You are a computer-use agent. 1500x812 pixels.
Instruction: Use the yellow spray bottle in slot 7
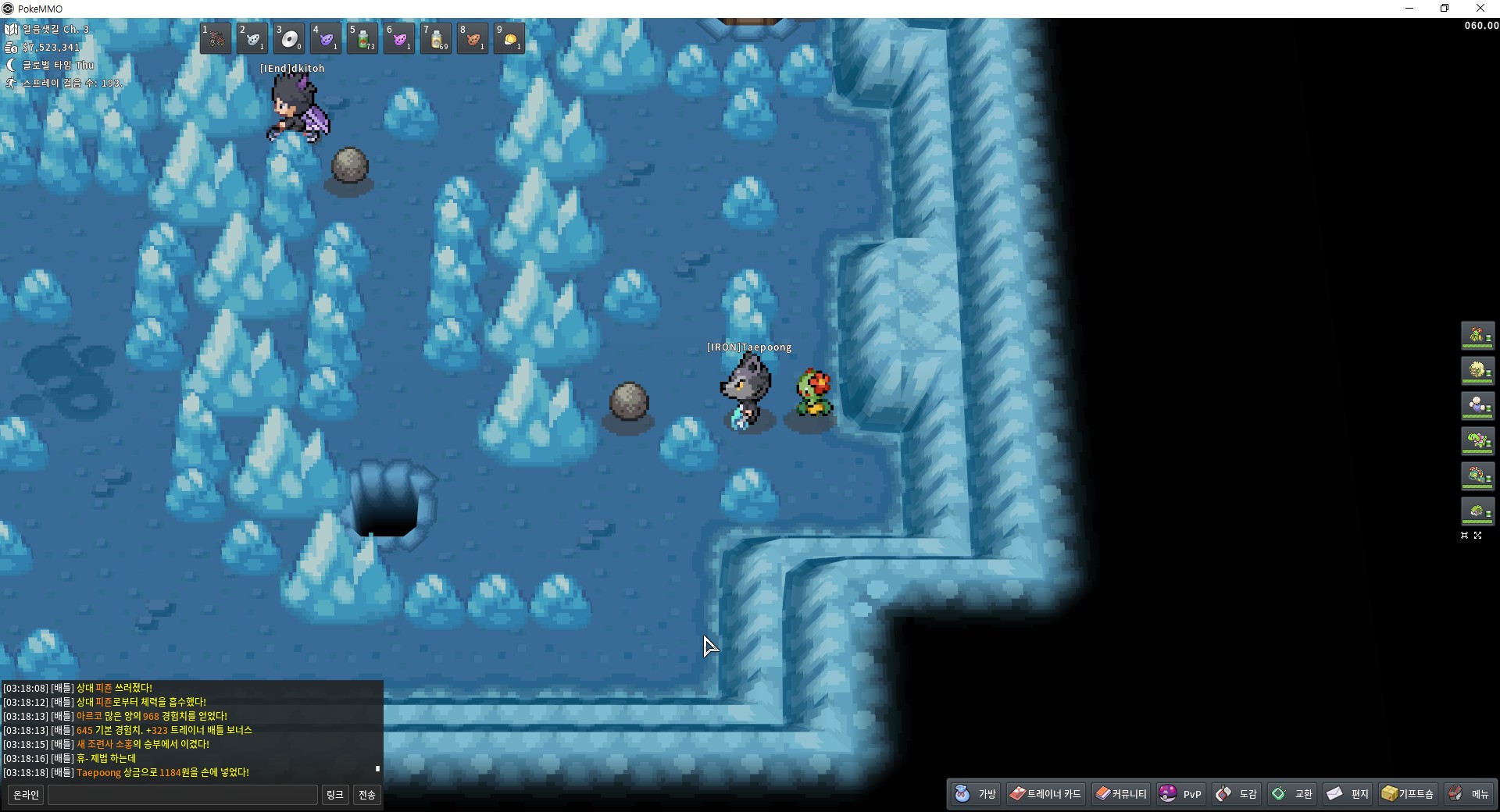437,38
